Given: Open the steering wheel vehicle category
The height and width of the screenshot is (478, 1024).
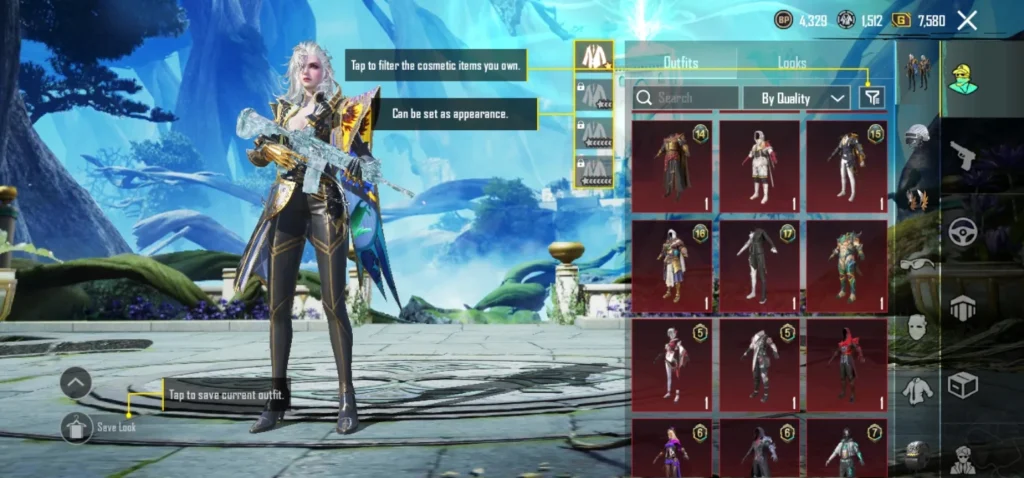Looking at the screenshot, I should coord(964,232).
